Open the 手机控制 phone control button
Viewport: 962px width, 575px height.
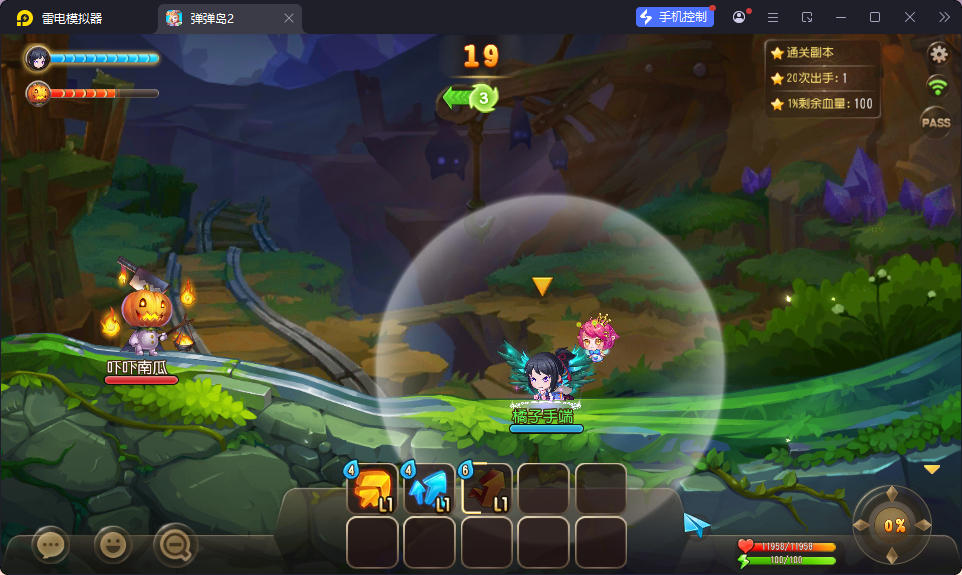(675, 17)
